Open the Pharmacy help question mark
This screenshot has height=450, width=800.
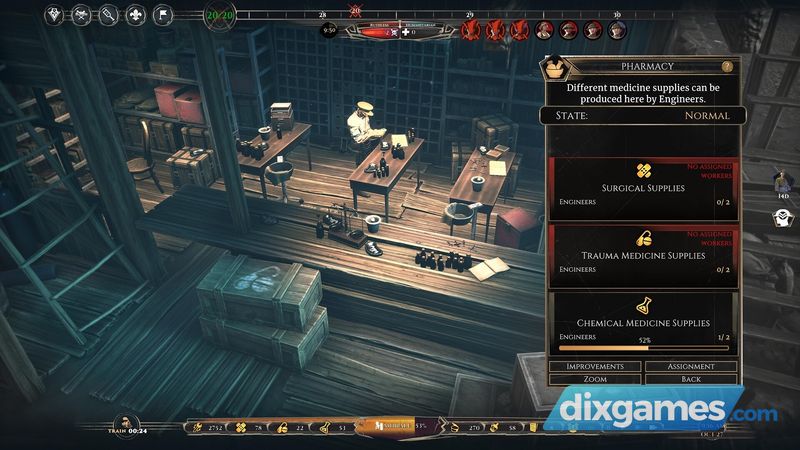pyautogui.click(x=727, y=66)
